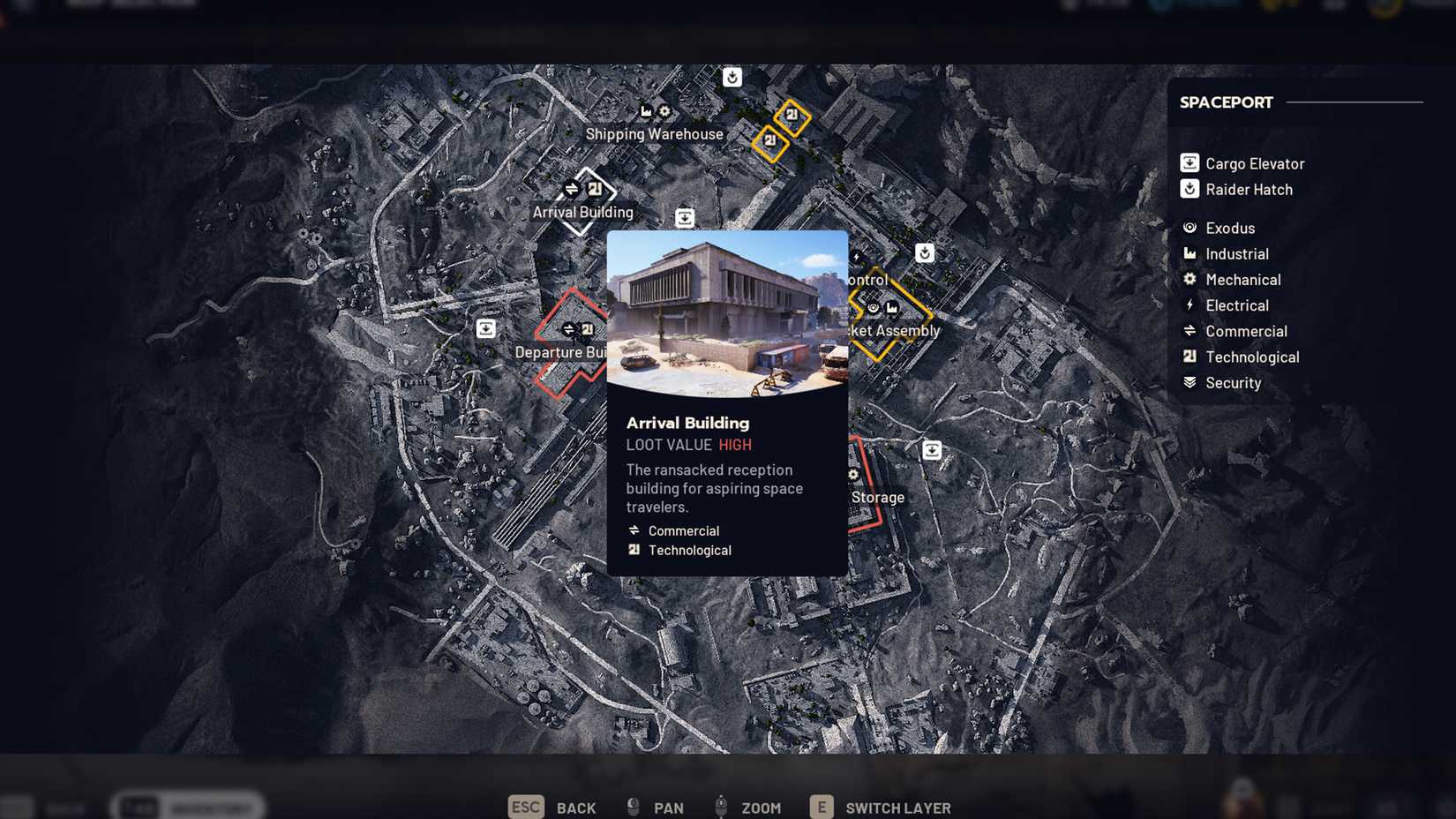The height and width of the screenshot is (819, 1456).
Task: Click the Electrical bolt icon near Rocket Control
Action: pos(856,258)
